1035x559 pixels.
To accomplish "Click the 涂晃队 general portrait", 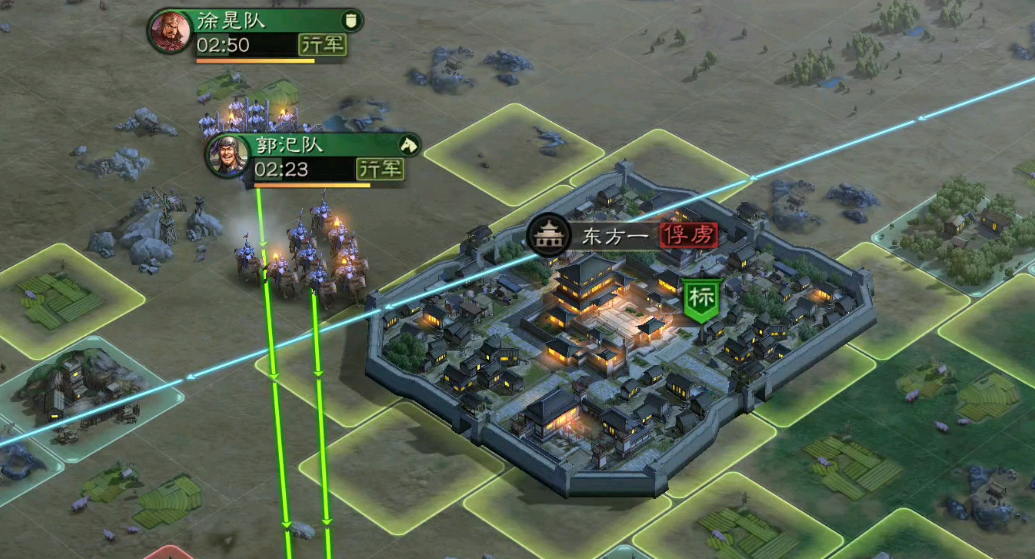I will coord(170,32).
